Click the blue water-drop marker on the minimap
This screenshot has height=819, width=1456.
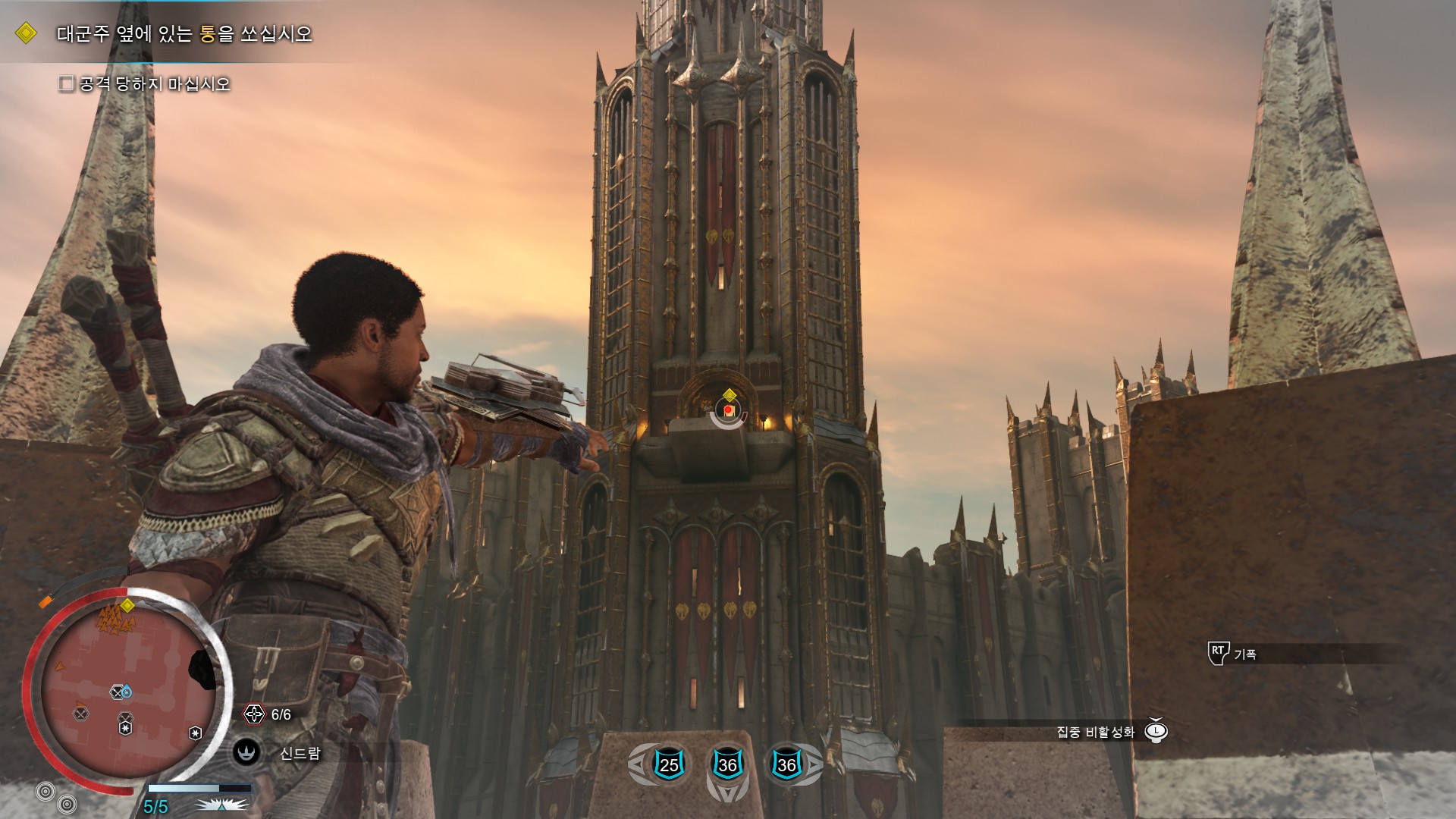(127, 692)
